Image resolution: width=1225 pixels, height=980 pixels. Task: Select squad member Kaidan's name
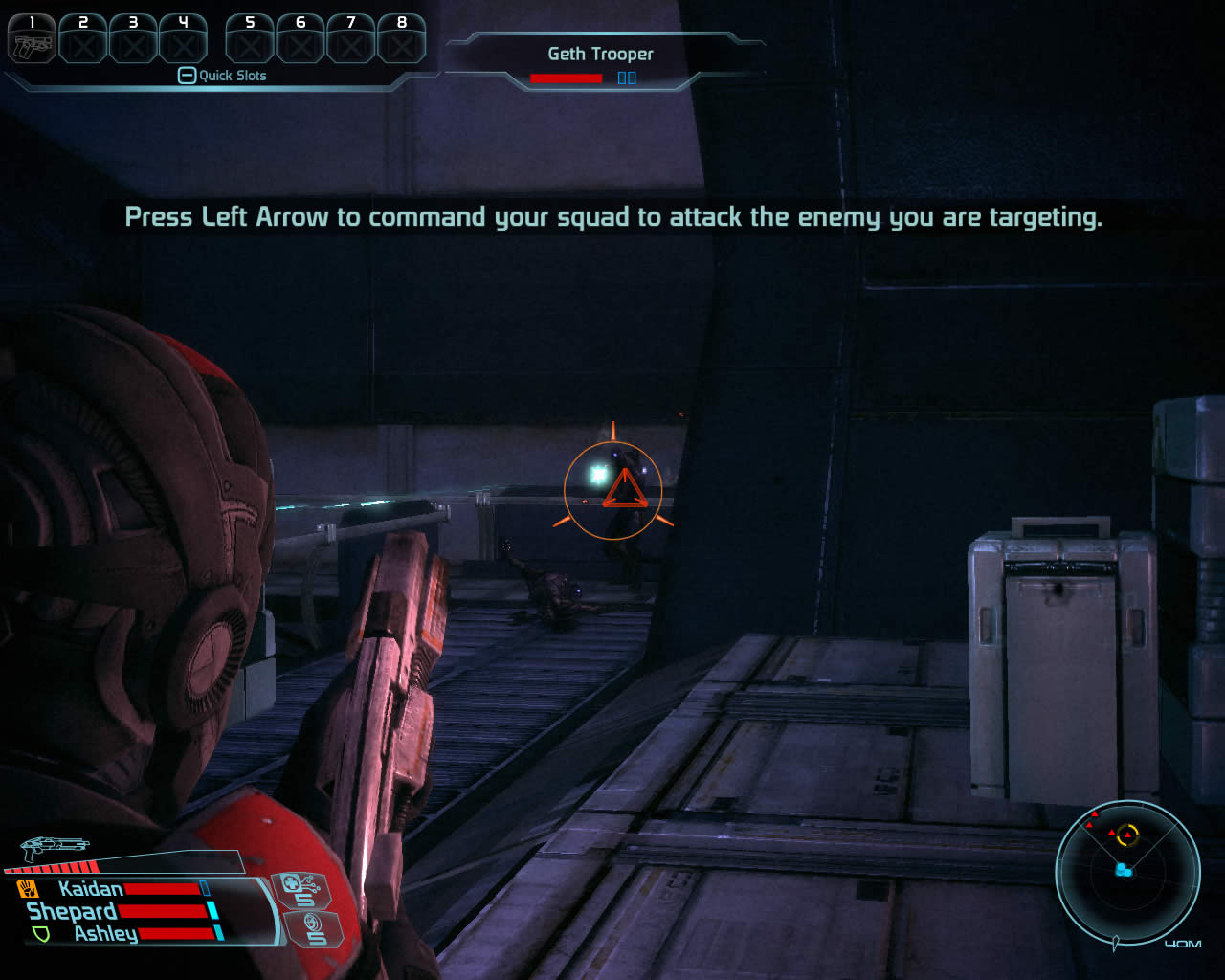pos(91,889)
